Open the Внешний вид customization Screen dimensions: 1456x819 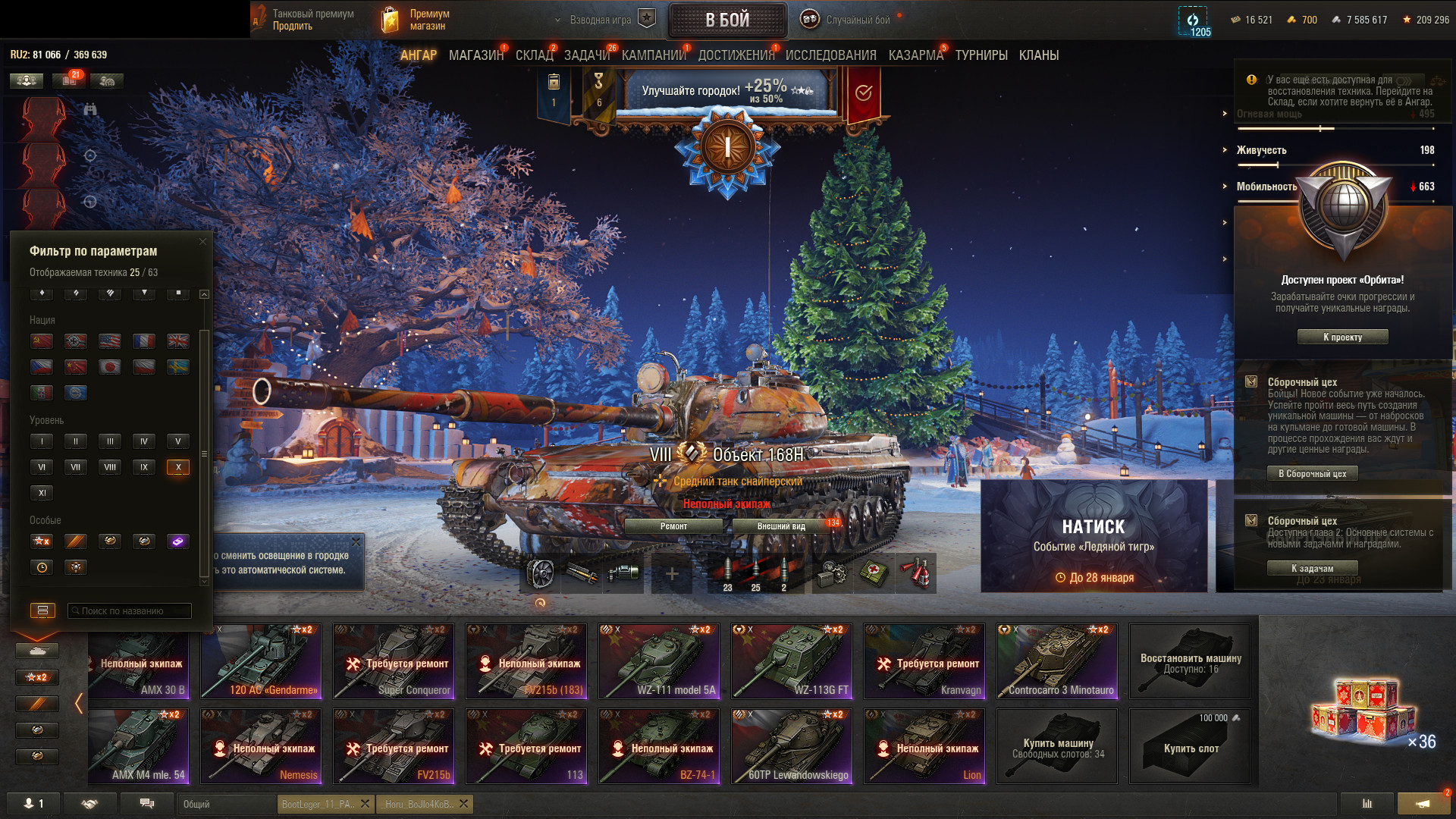(781, 526)
